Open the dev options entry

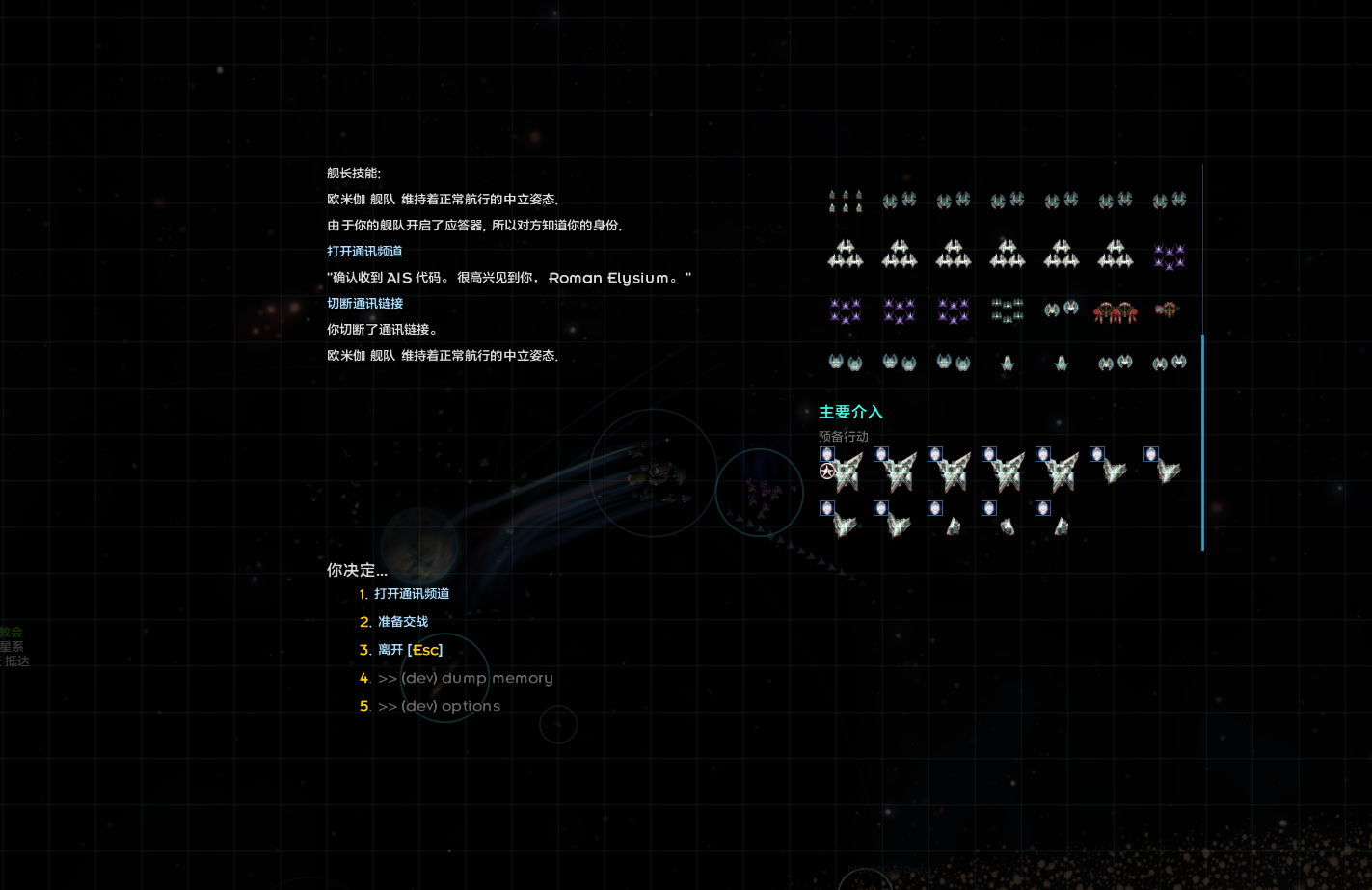point(439,706)
